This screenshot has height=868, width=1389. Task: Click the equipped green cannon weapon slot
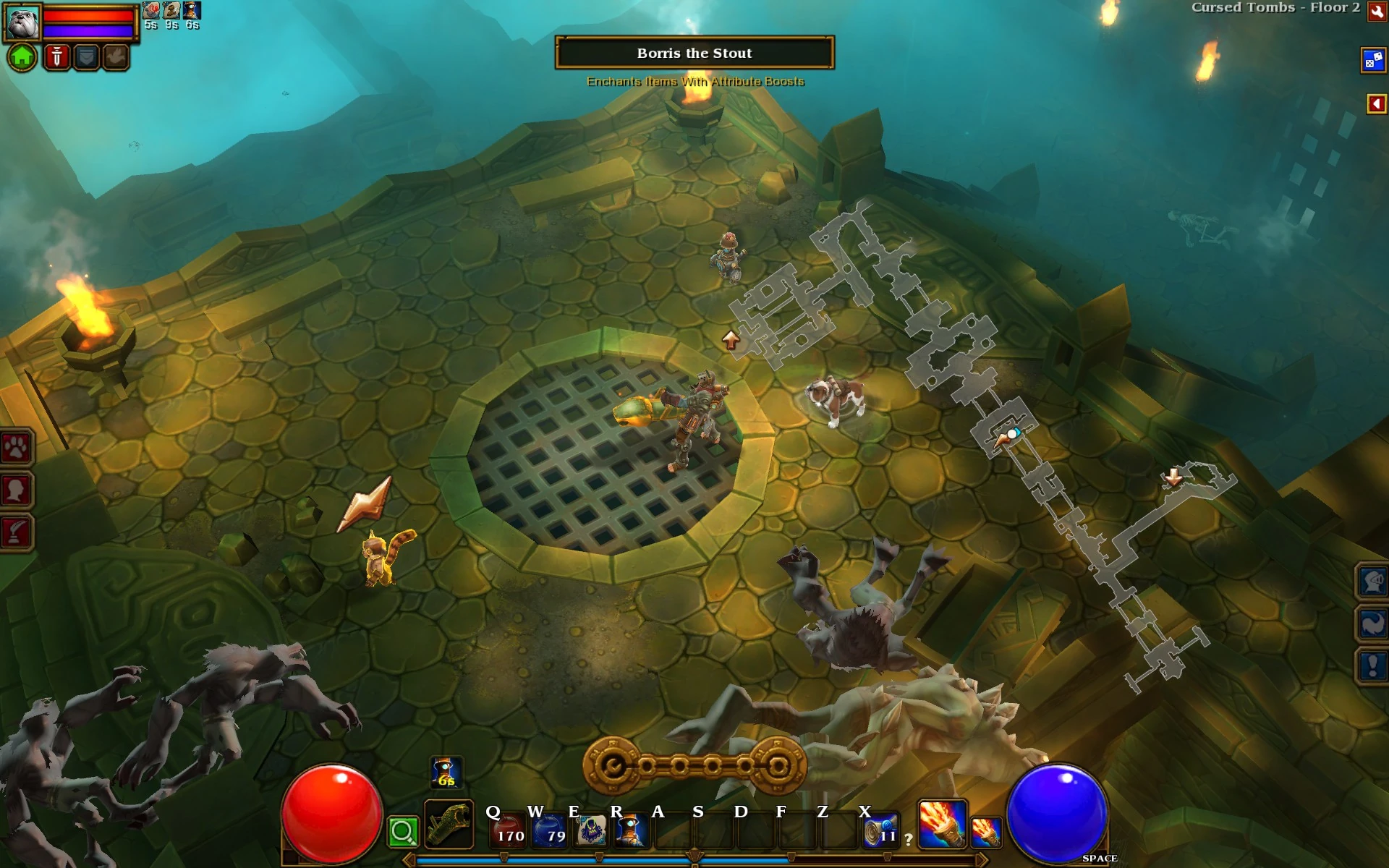(x=449, y=824)
